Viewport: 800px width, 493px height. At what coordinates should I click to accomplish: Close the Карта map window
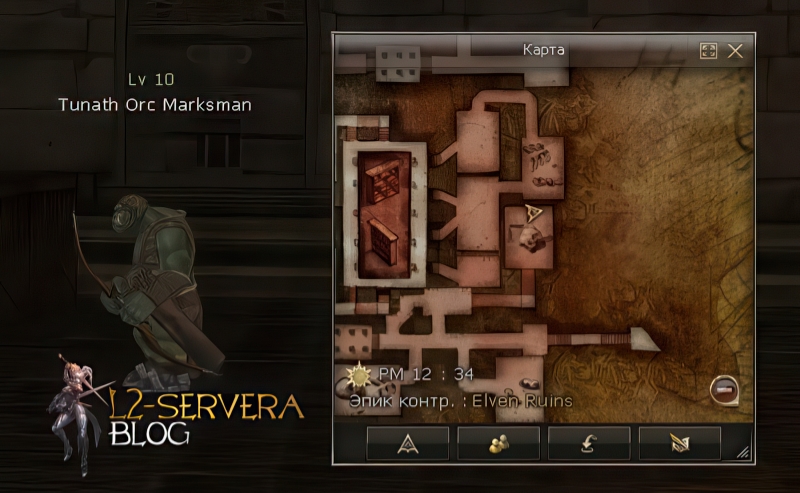pyautogui.click(x=735, y=51)
